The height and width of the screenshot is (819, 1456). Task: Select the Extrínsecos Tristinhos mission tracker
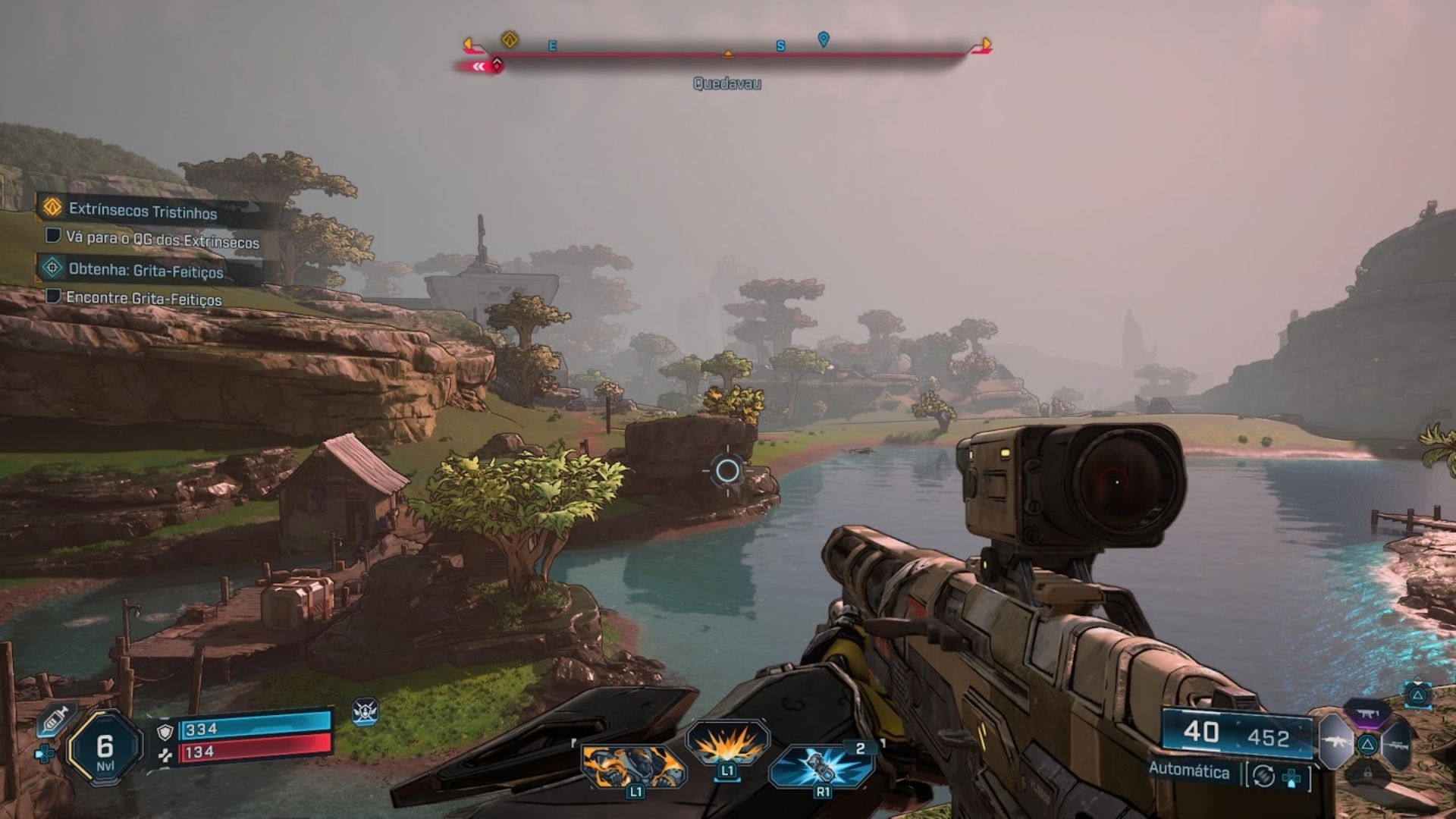coord(143,210)
